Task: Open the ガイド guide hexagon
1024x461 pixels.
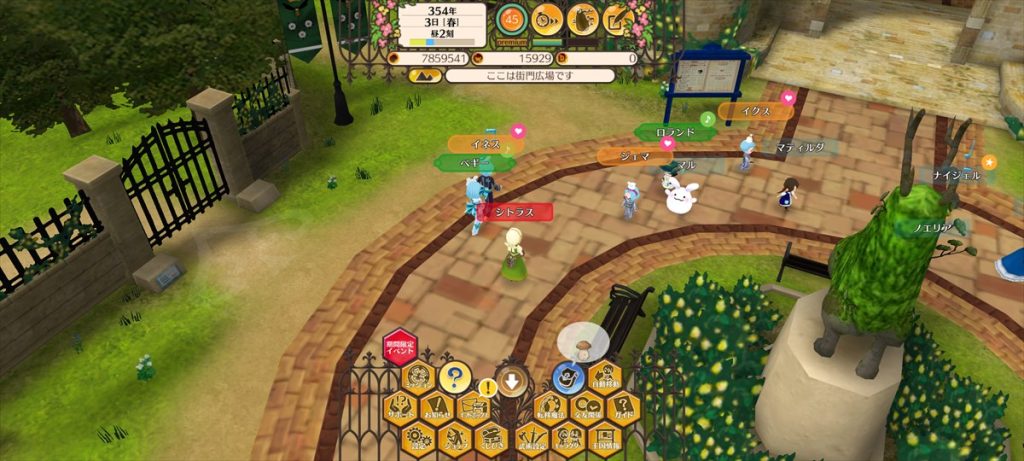Action: [x=622, y=408]
